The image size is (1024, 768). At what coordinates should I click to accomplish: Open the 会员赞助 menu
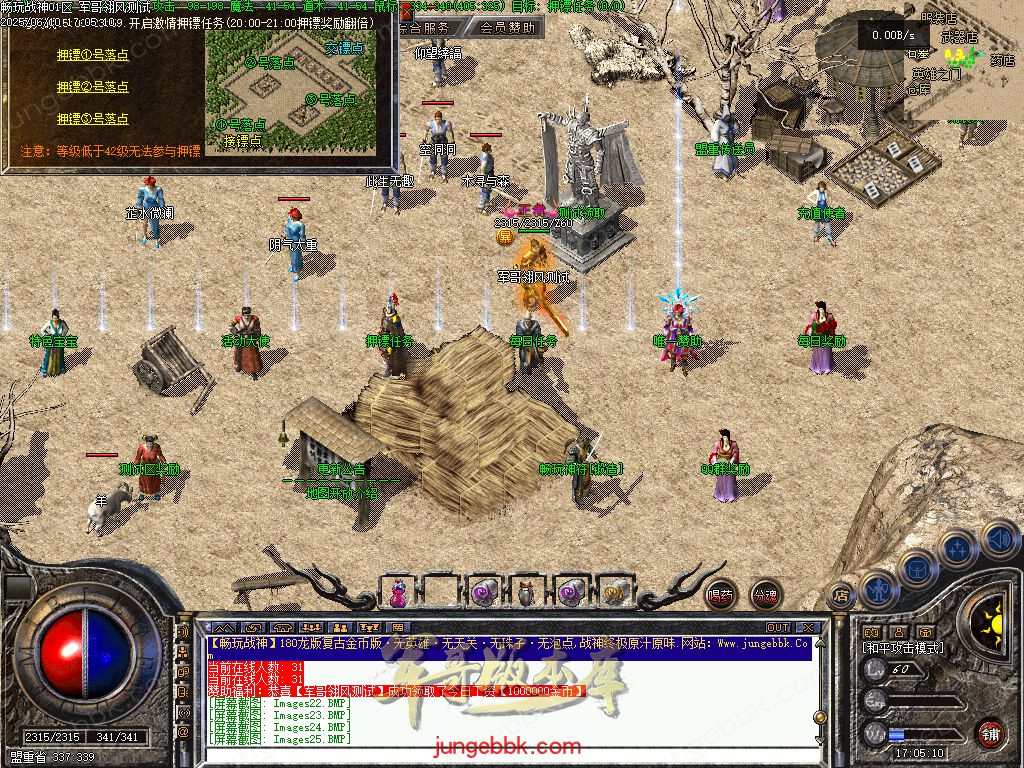tap(507, 28)
